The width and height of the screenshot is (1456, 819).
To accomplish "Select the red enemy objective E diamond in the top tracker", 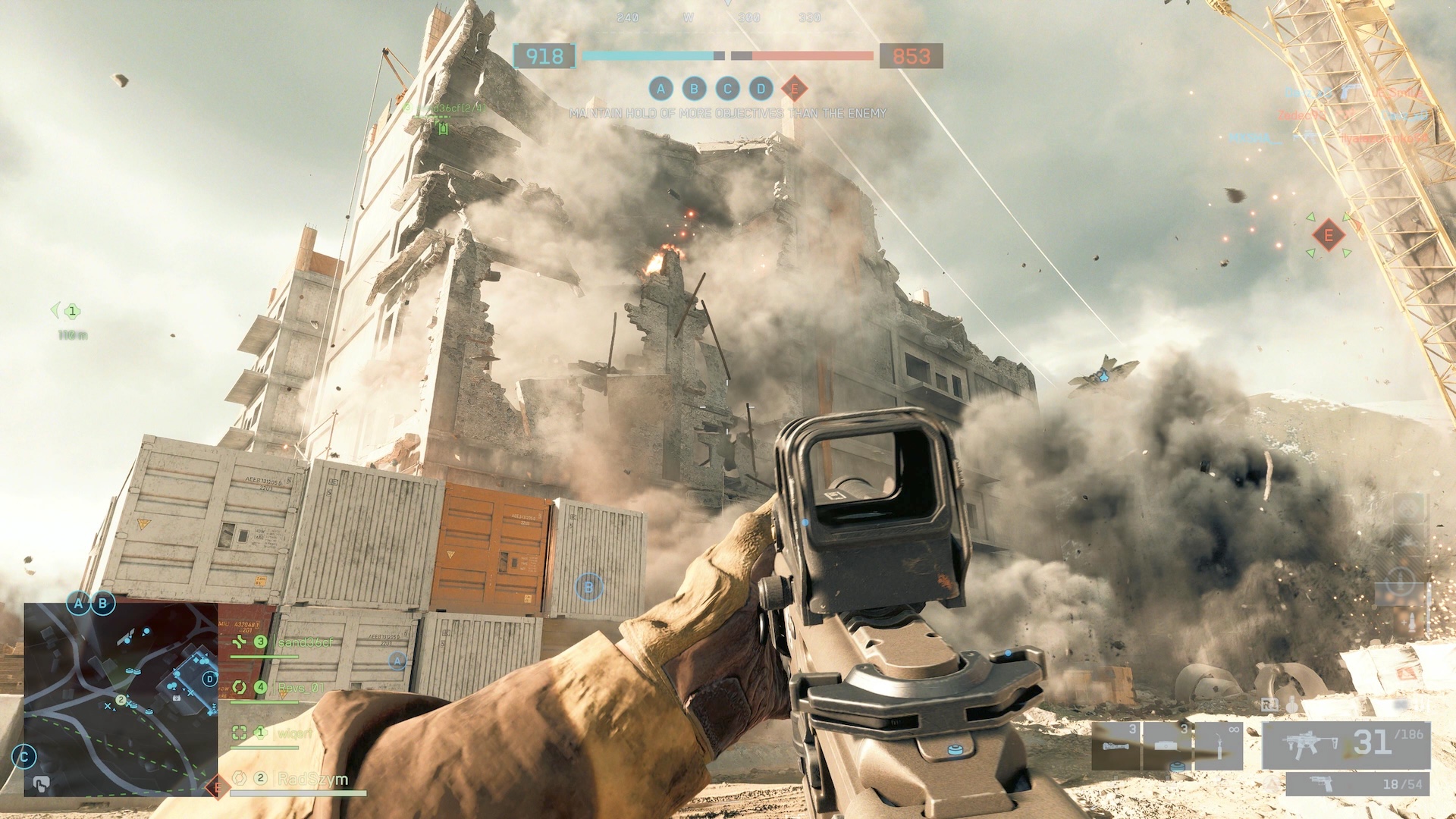I will [794, 89].
